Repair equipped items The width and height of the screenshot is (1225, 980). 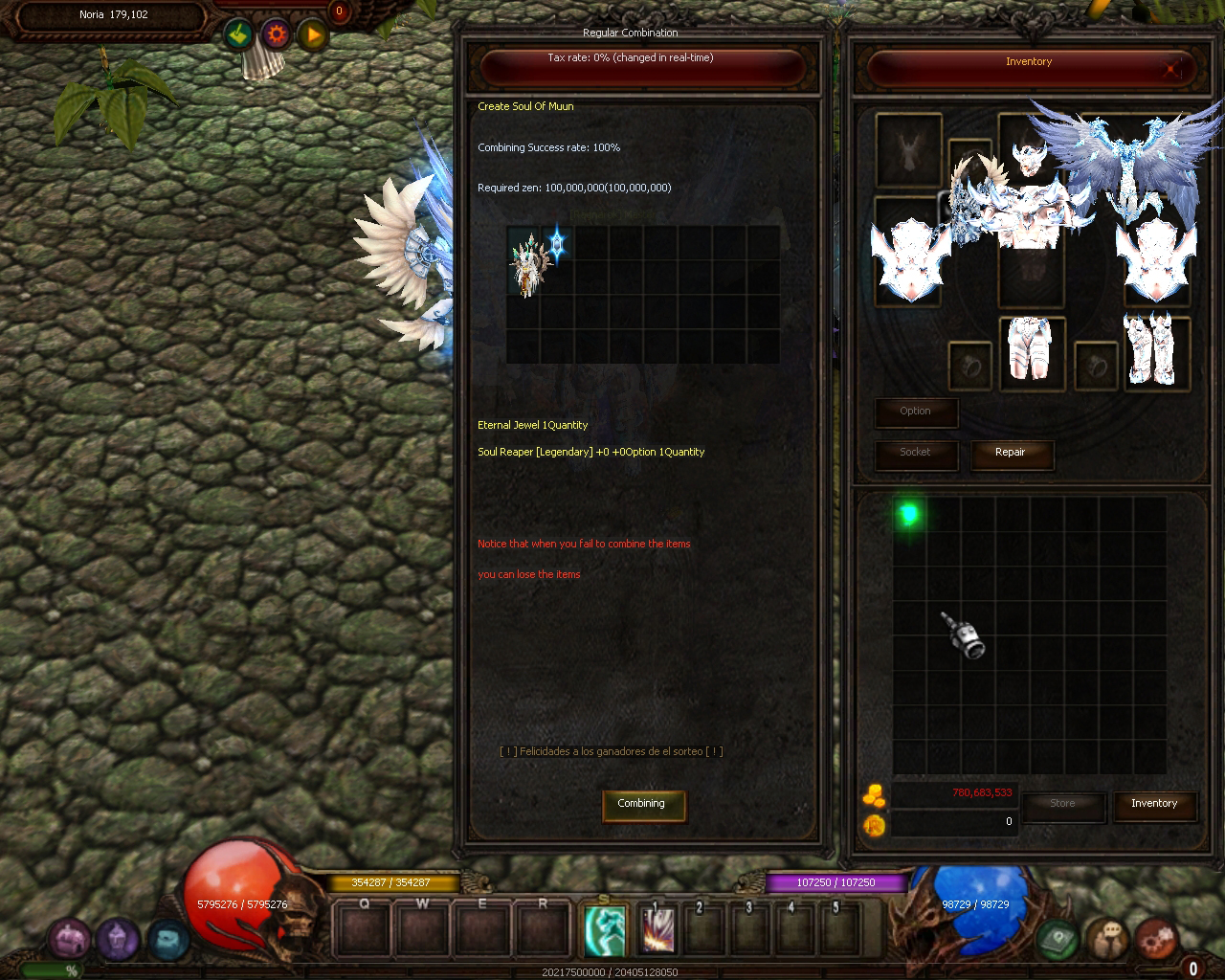pos(1011,453)
